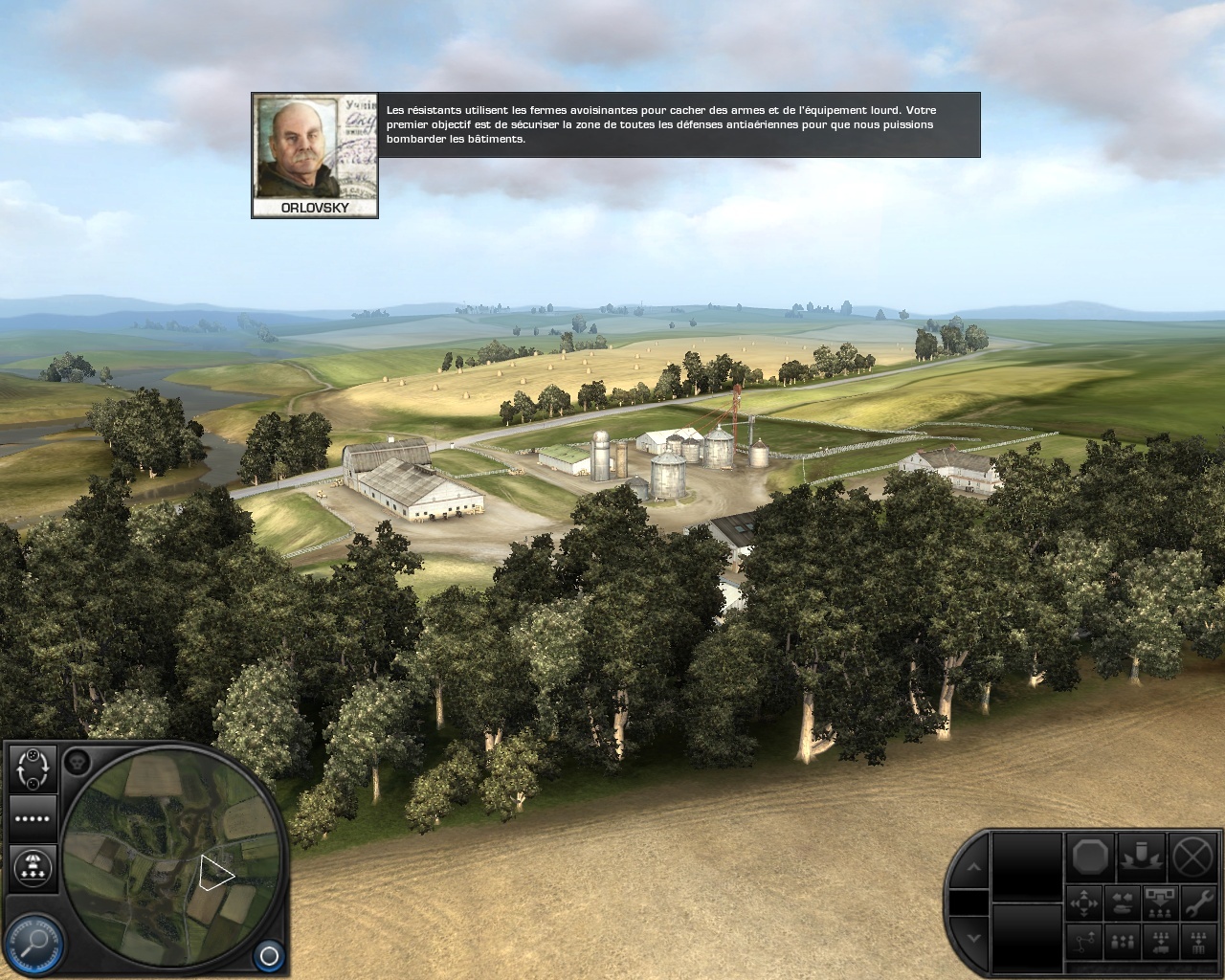This screenshot has width=1225, height=980.
Task: Click the wrench repair command
Action: 1197,903
